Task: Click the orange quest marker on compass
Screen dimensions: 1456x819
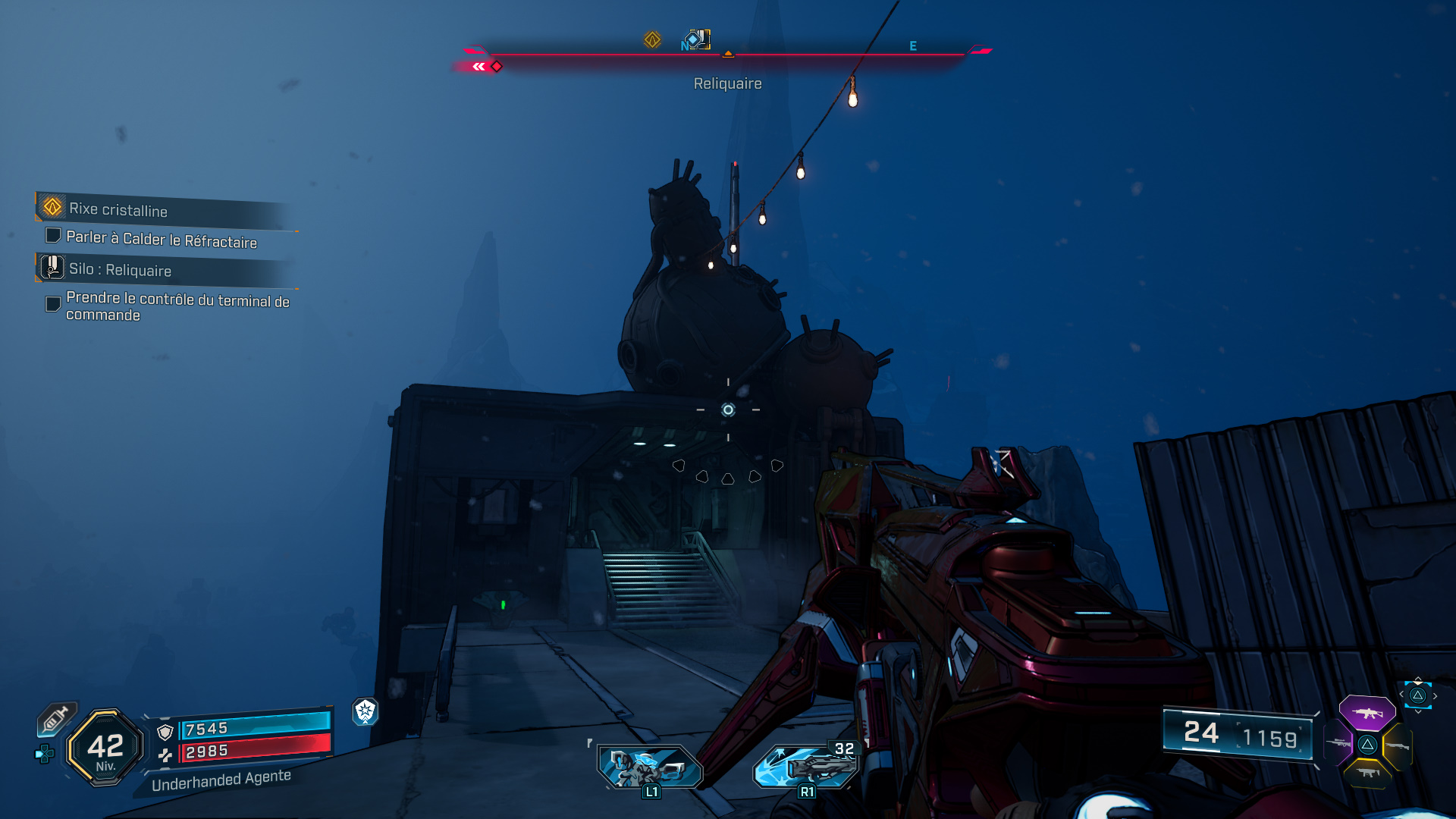Action: tap(652, 39)
